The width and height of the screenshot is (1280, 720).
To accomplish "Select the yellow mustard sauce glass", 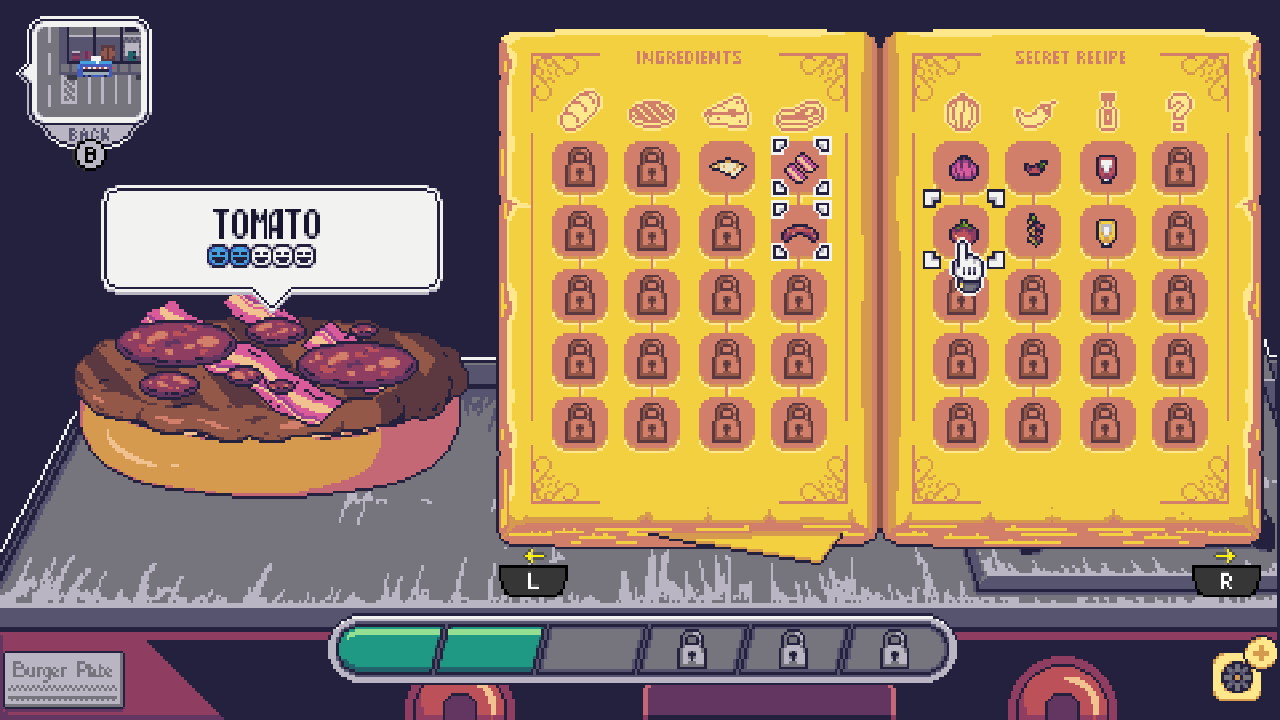I will click(1107, 229).
